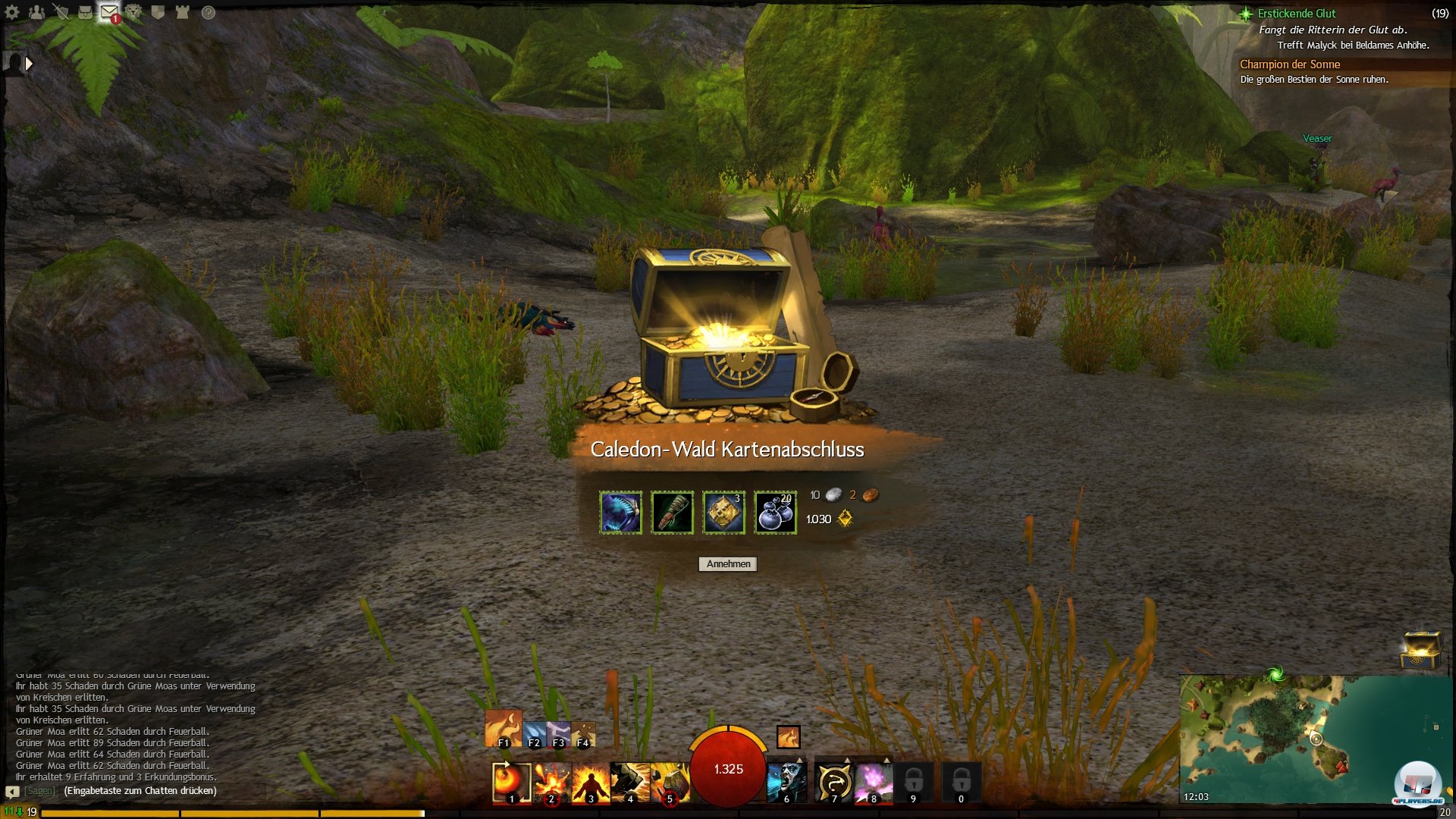The height and width of the screenshot is (819, 1456).
Task: Select the Erstickende Glut quest tracker entry
Action: point(1297,14)
